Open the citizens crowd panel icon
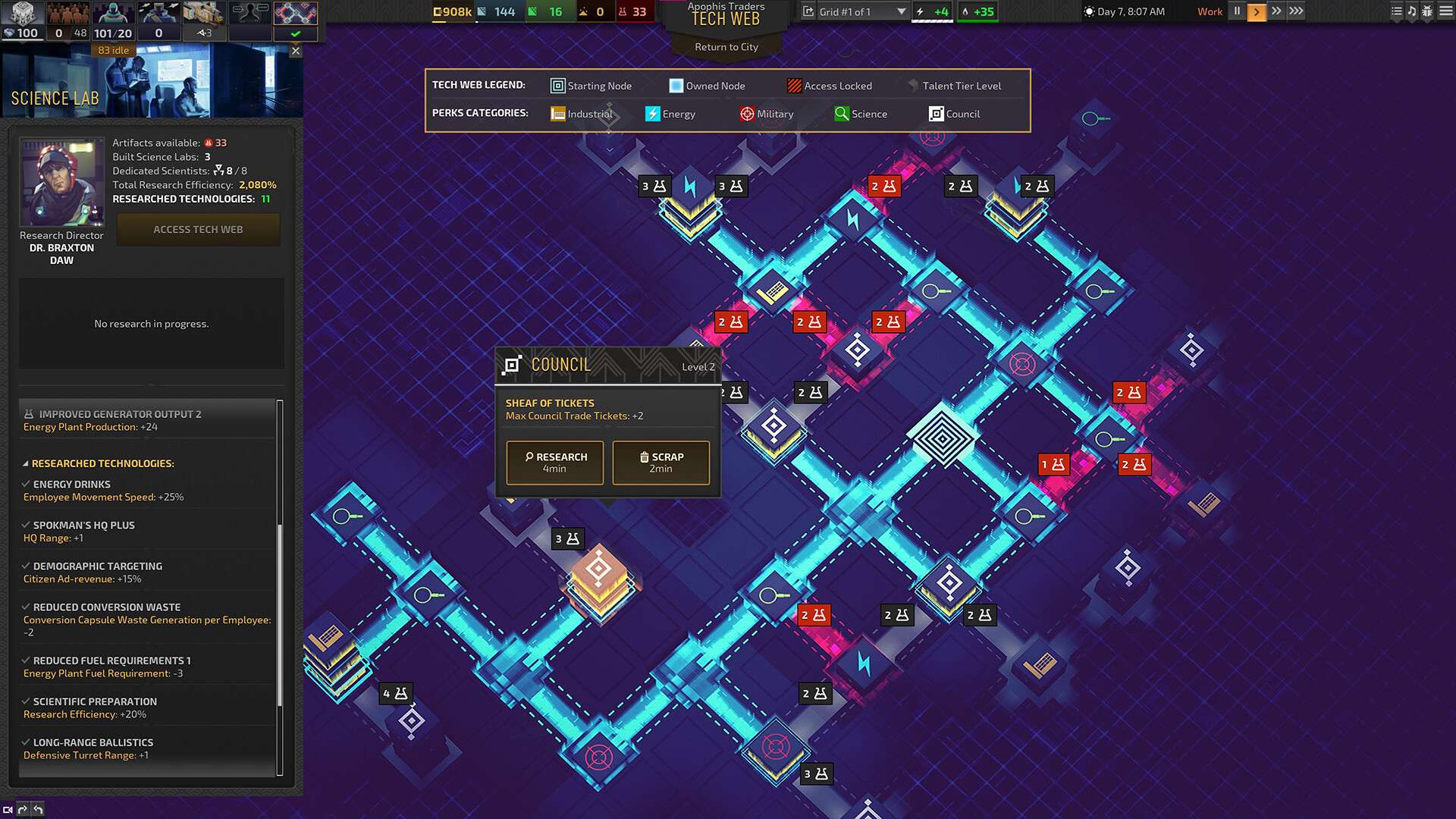Image resolution: width=1456 pixels, height=819 pixels. click(67, 14)
